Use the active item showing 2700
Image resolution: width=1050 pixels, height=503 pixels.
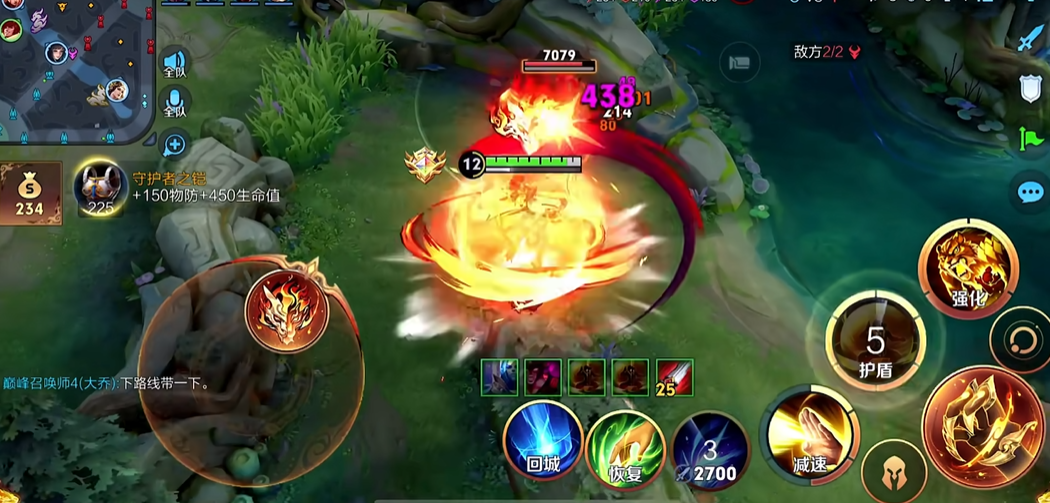point(709,448)
